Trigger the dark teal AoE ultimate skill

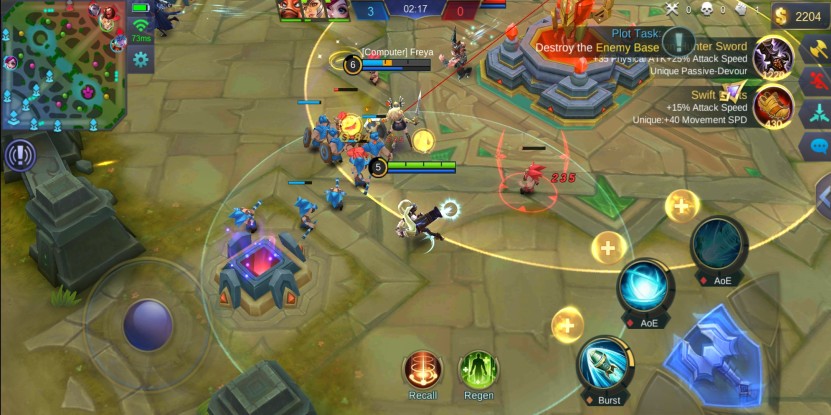pos(720,244)
